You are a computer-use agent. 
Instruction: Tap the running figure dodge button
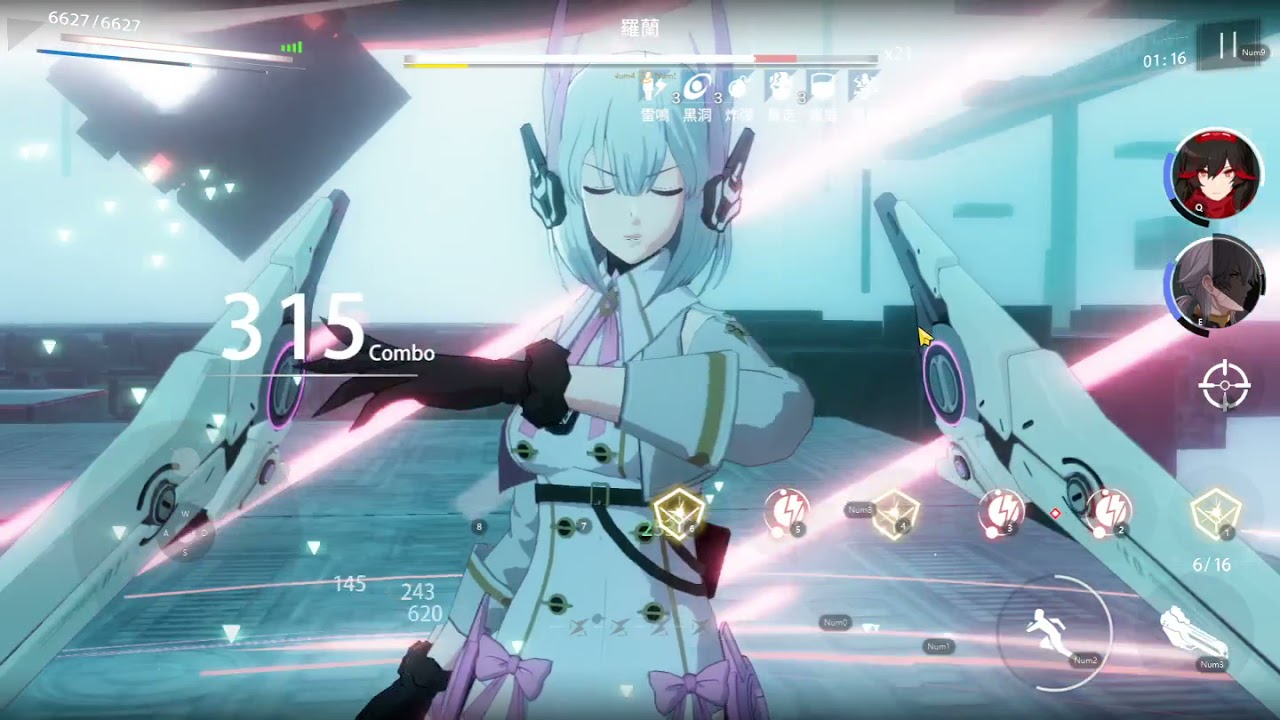1053,632
